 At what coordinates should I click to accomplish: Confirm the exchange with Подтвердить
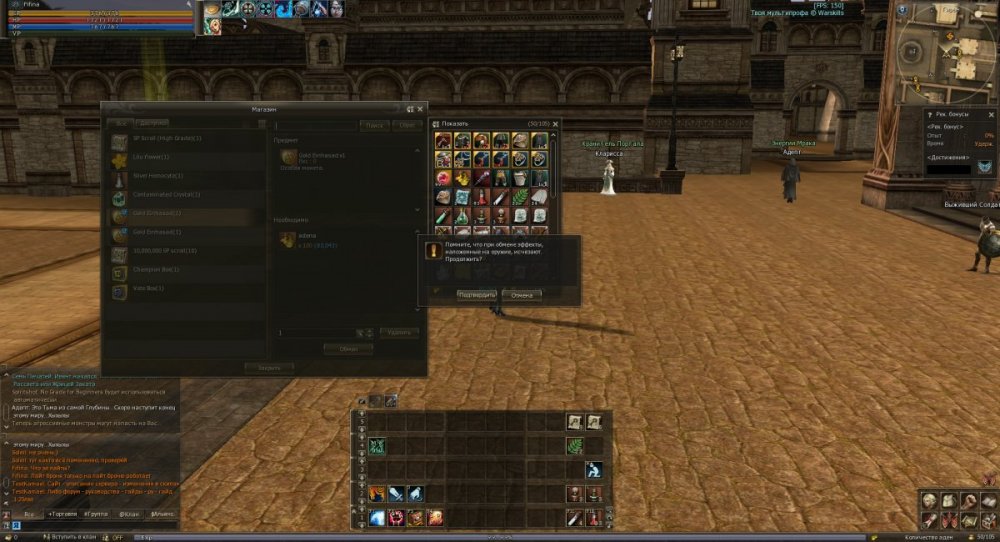point(476,295)
